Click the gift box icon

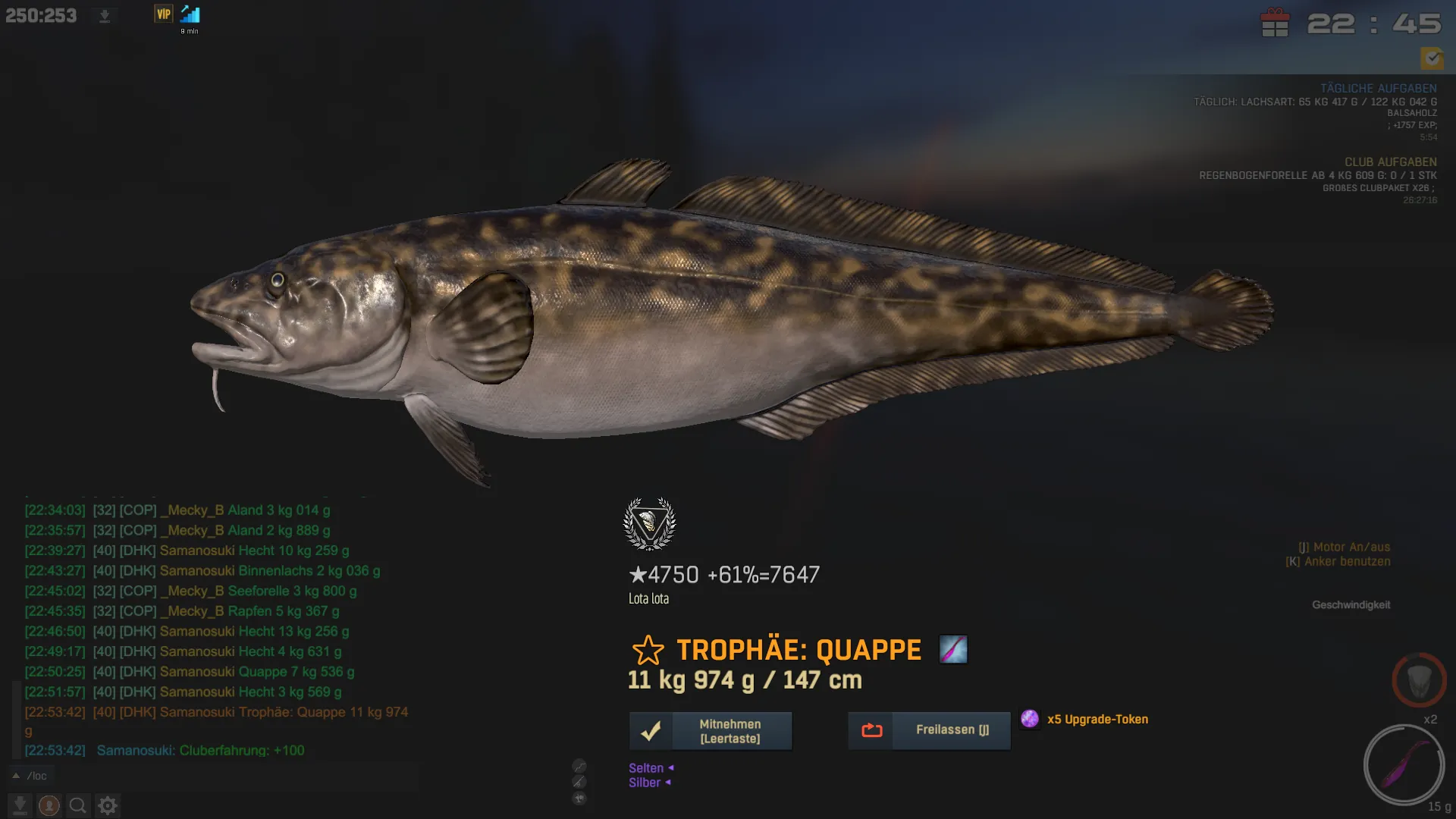tap(1275, 23)
